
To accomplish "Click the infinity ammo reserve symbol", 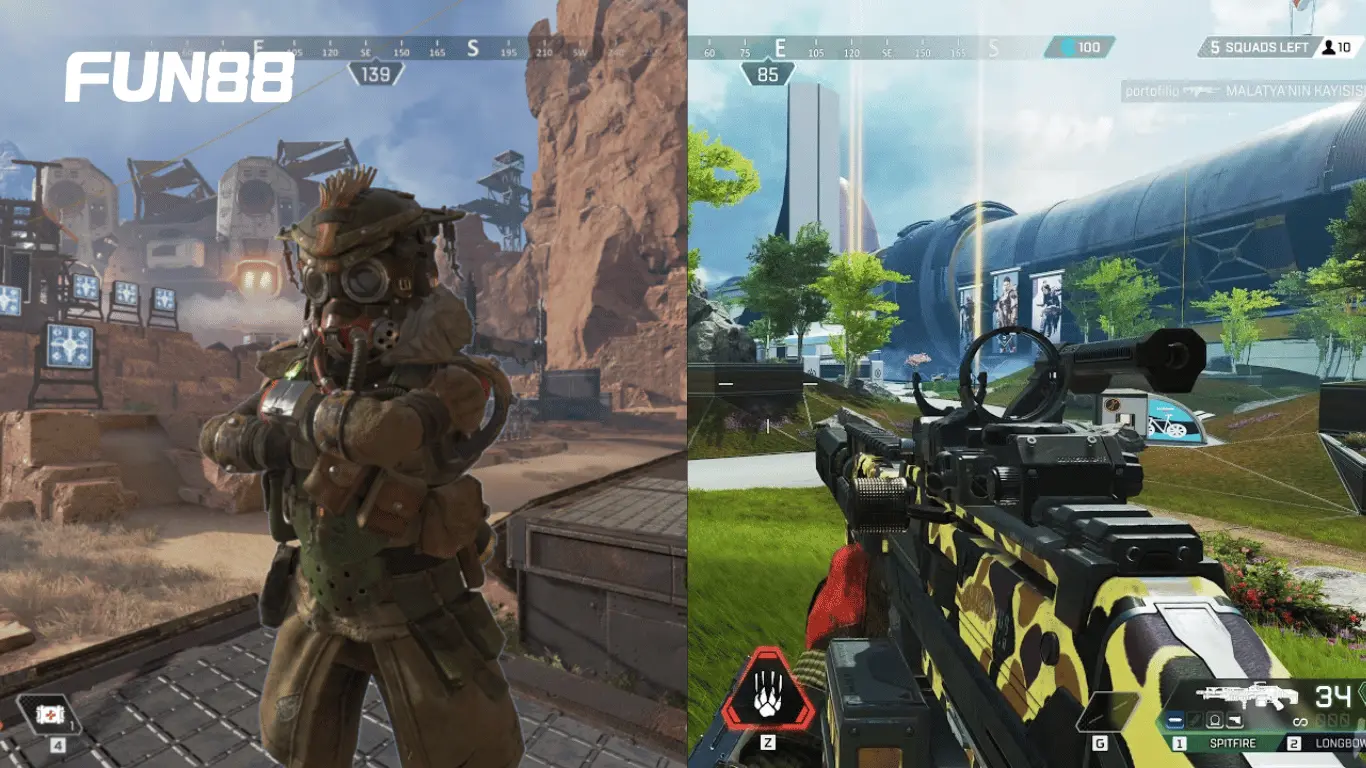I will pos(1300,722).
